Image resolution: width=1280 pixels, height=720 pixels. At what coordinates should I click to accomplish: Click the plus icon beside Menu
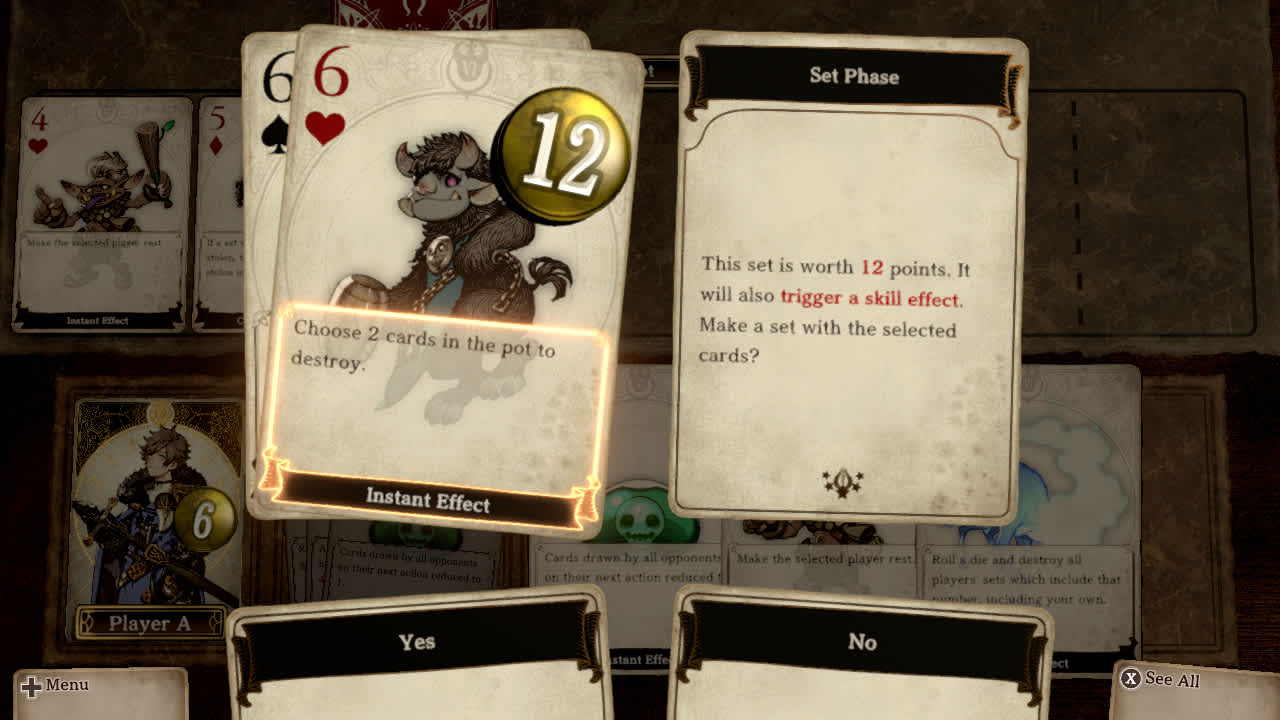(x=31, y=685)
